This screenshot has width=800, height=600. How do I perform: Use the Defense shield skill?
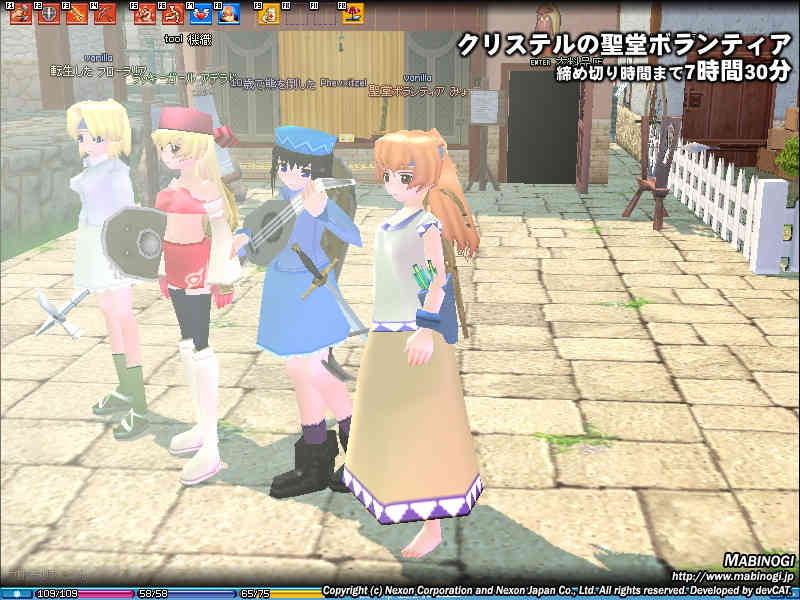coord(47,14)
